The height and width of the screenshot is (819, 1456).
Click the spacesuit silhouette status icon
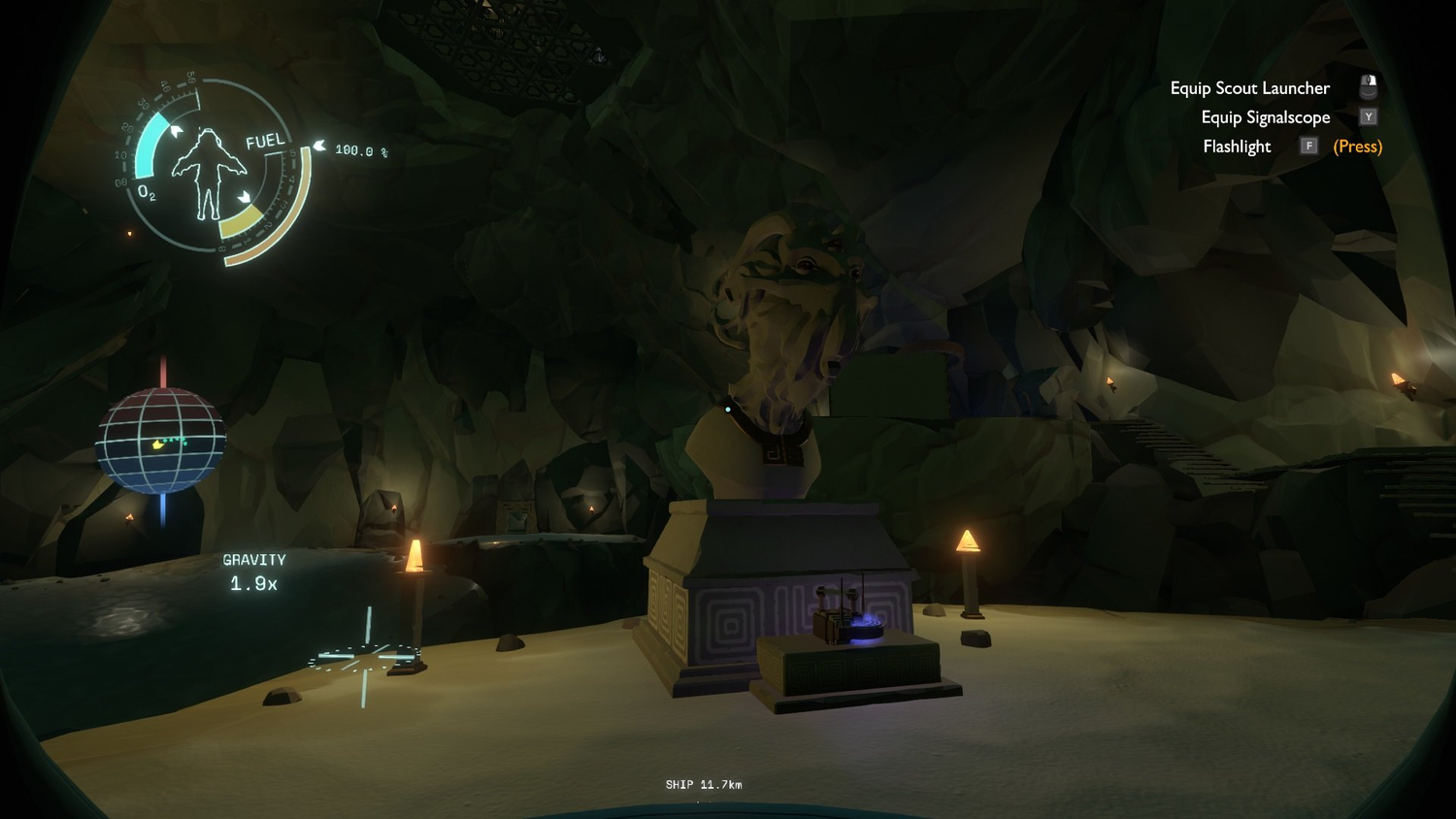click(209, 173)
